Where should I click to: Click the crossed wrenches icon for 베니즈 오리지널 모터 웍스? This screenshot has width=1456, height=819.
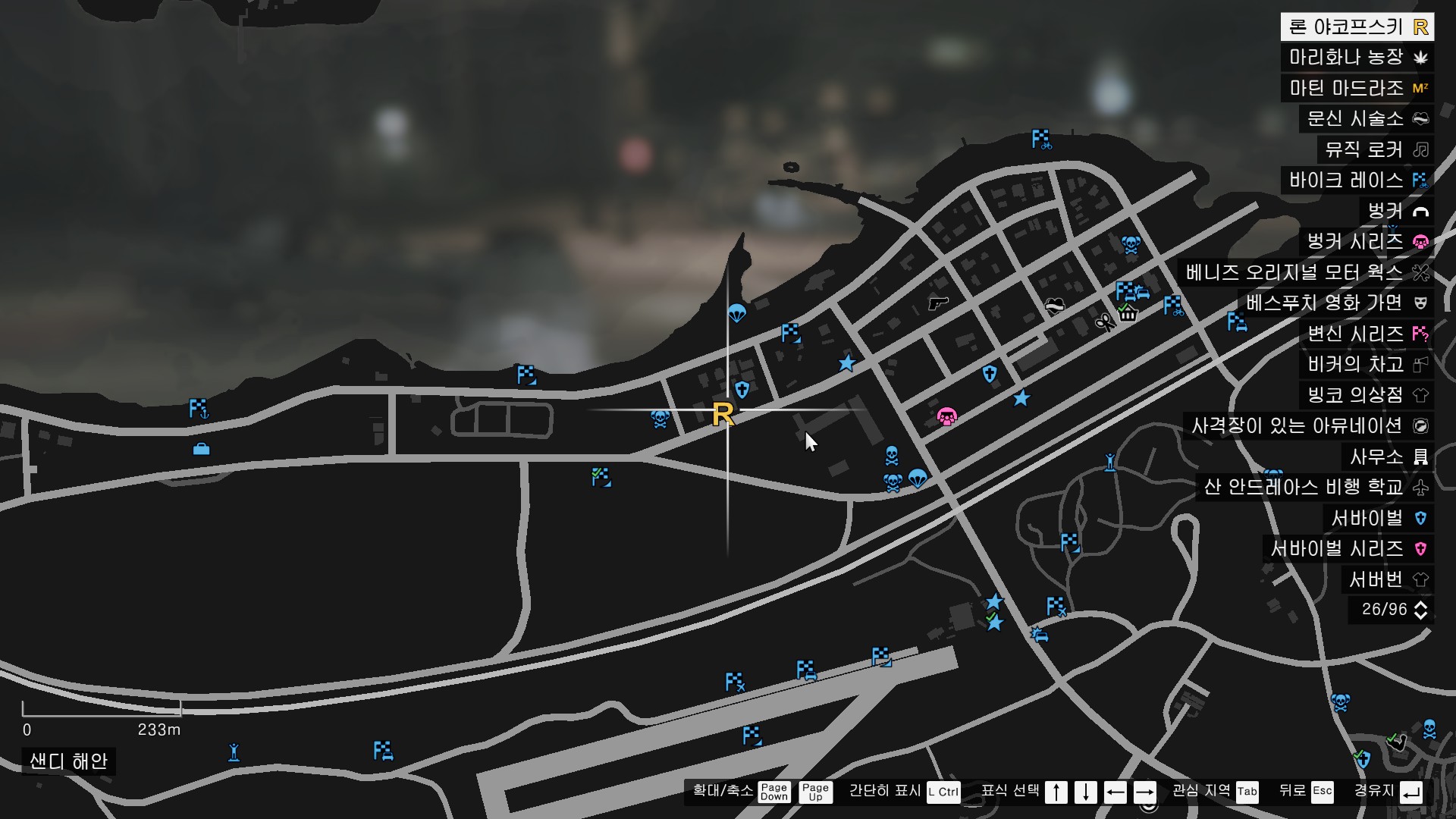coord(1420,273)
